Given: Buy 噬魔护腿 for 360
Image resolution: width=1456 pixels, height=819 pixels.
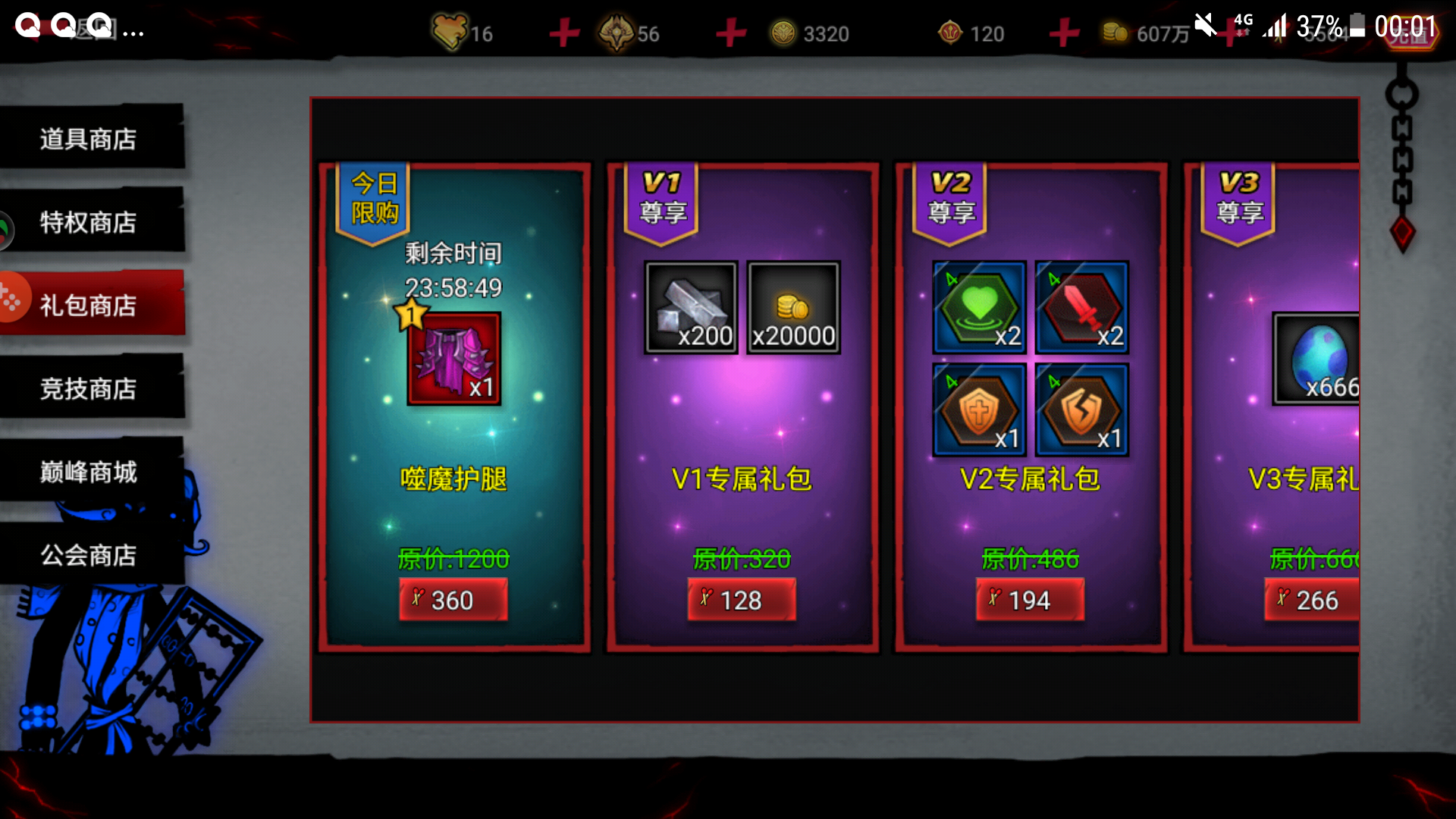Looking at the screenshot, I should click(453, 600).
